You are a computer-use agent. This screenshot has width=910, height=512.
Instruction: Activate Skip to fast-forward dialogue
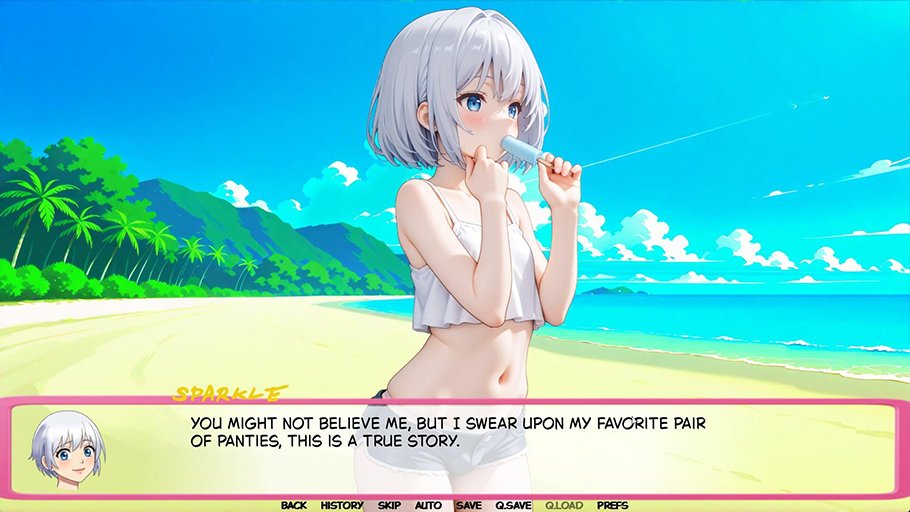click(389, 505)
